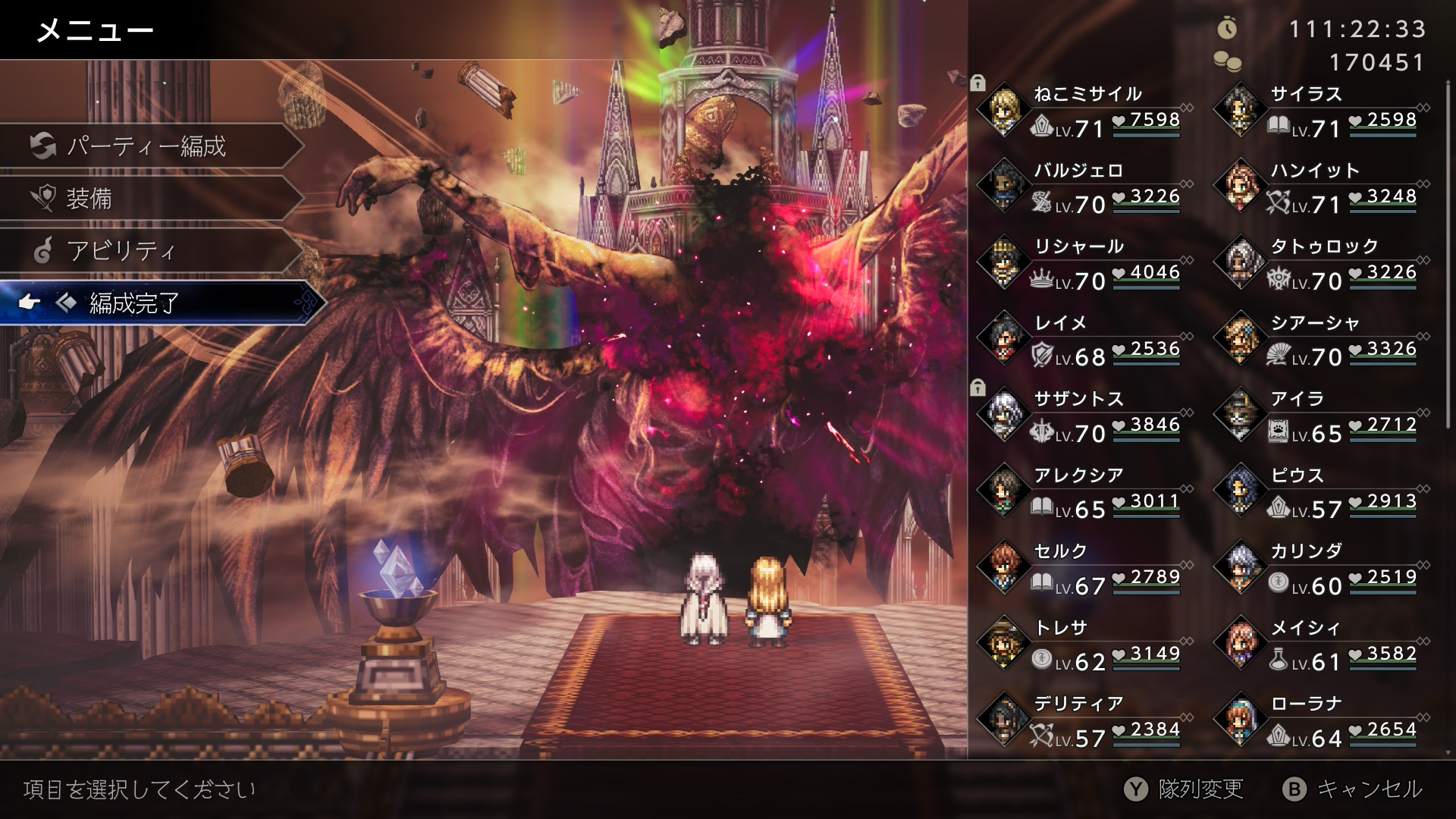Screen dimensions: 1456x819
Task: Choose セルク from the party list
Action: click(x=1084, y=568)
